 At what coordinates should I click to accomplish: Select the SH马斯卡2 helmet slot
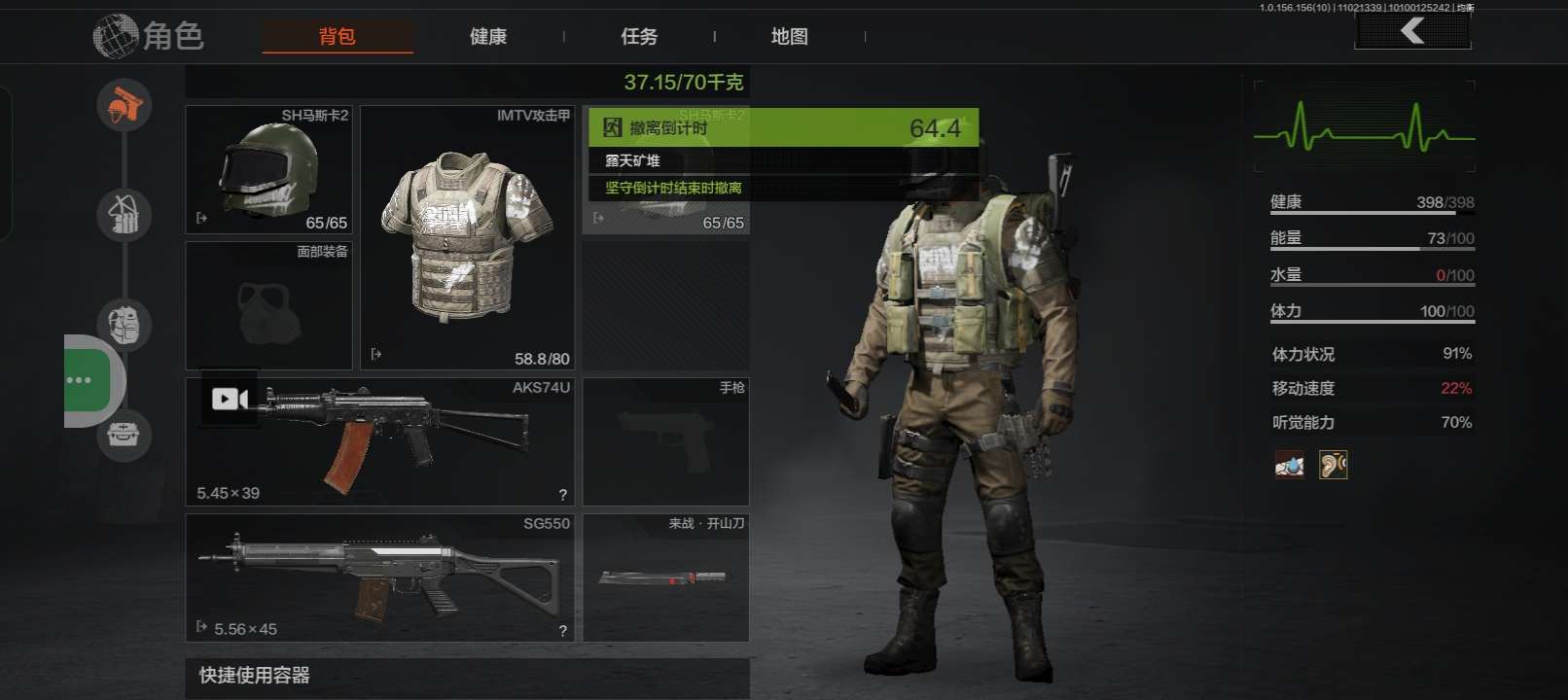click(268, 170)
